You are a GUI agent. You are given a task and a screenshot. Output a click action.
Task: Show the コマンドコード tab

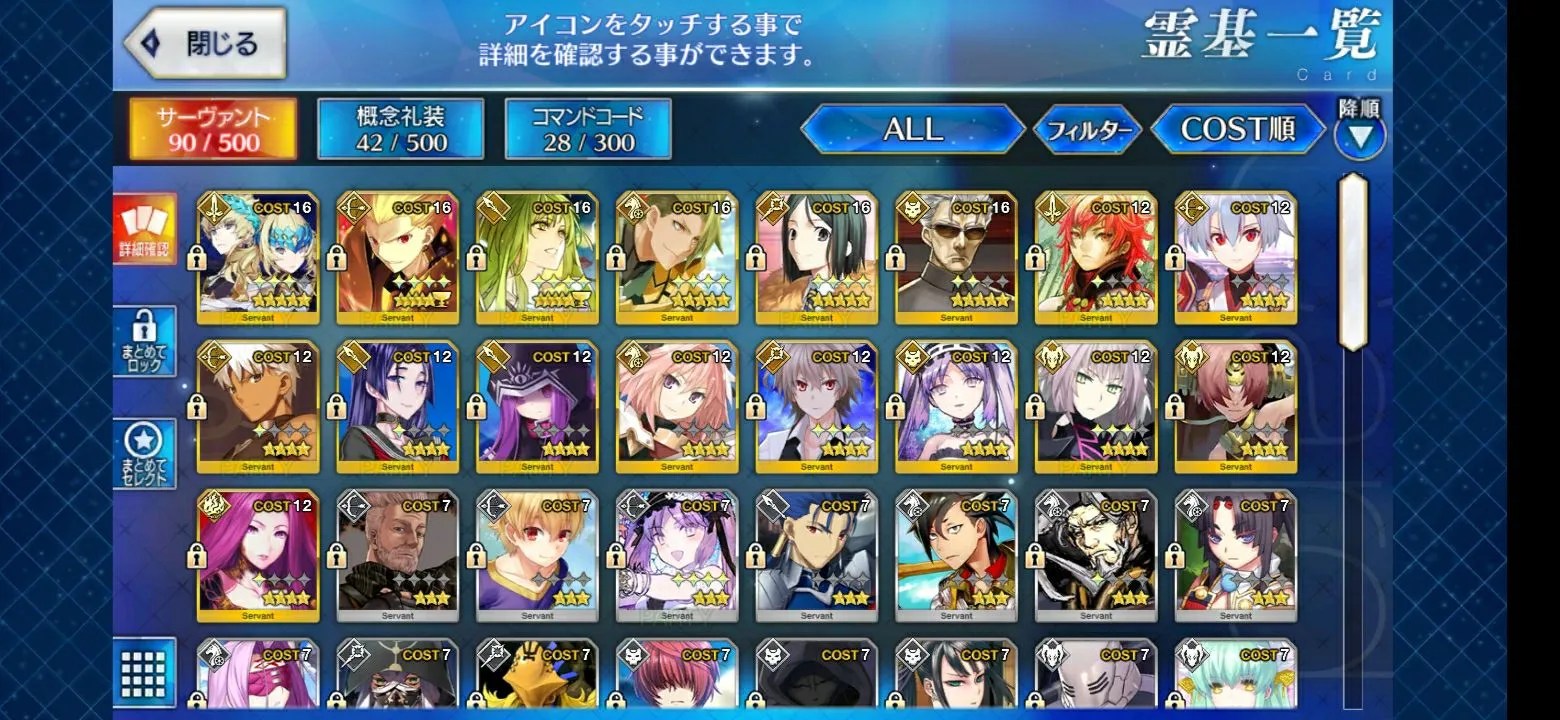pos(587,129)
